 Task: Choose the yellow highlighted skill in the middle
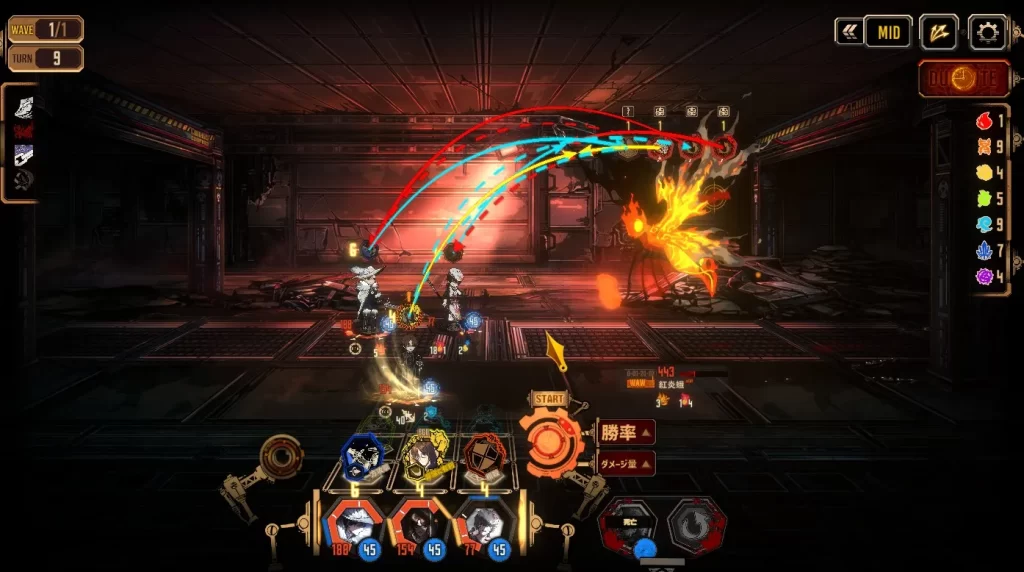pos(427,459)
